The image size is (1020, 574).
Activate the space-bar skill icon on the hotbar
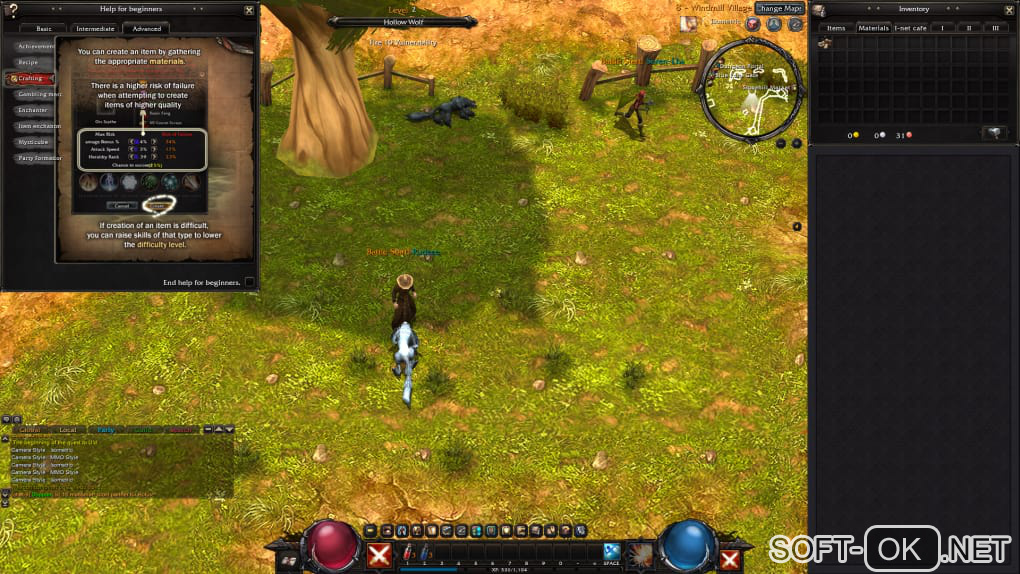[611, 551]
